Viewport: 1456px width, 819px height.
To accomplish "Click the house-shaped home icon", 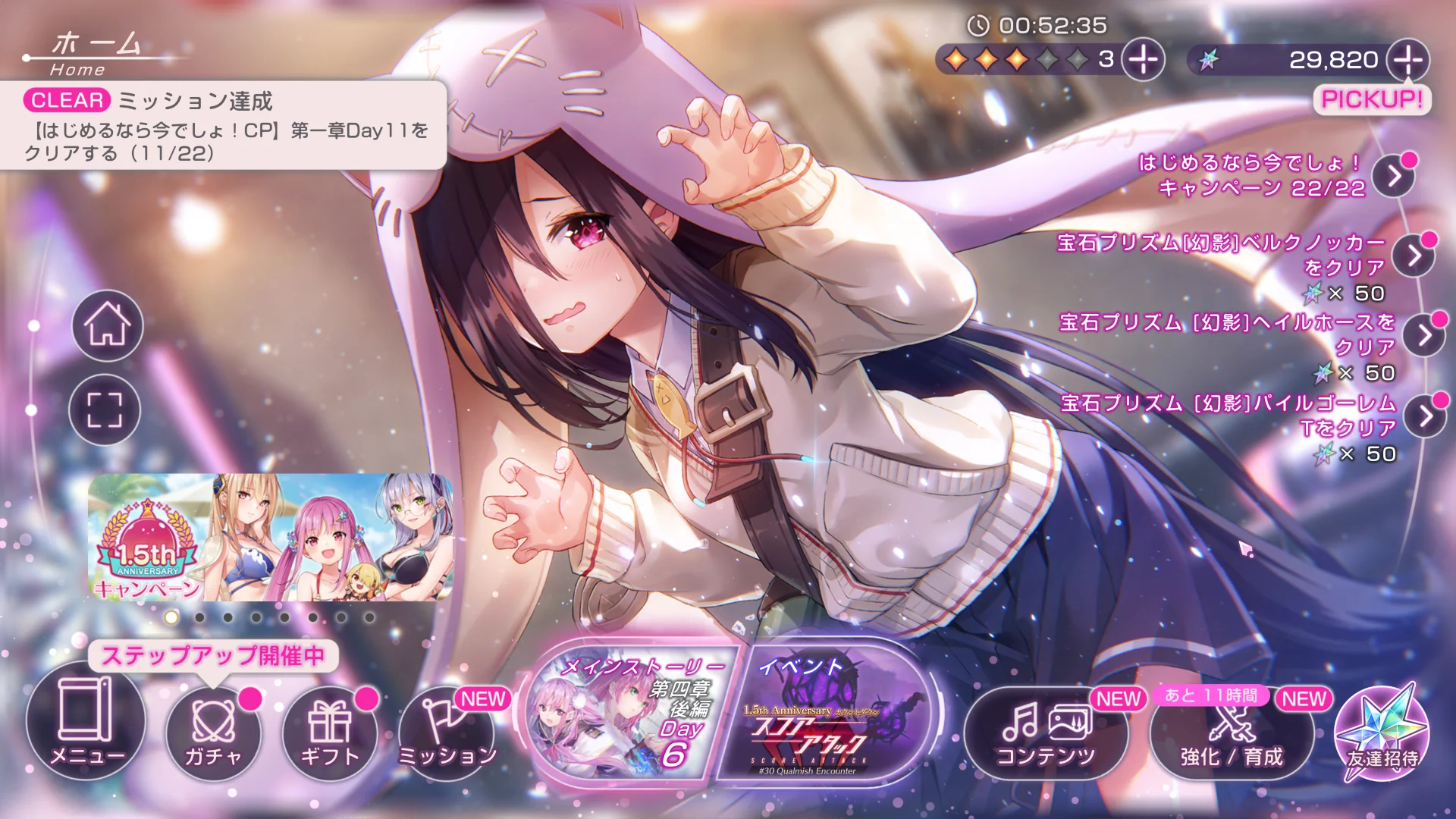I will coord(108,325).
